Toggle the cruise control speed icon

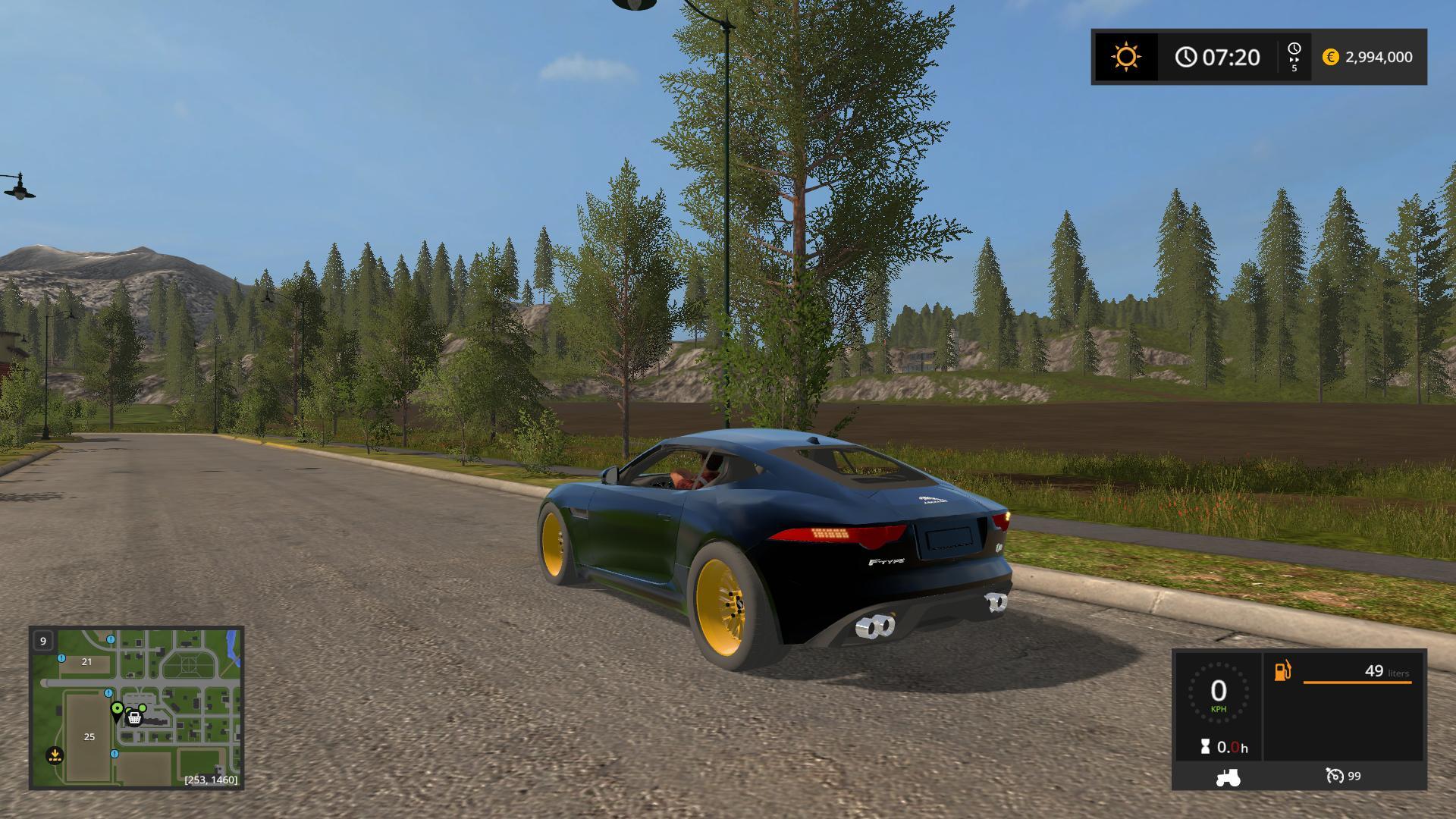tap(1334, 776)
